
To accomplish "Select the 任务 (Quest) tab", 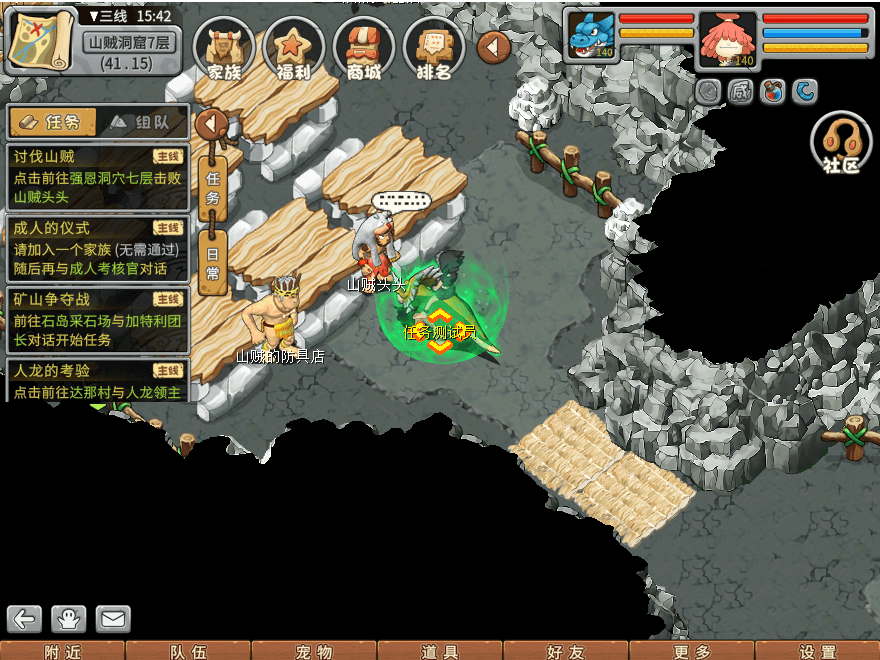I will 53,122.
